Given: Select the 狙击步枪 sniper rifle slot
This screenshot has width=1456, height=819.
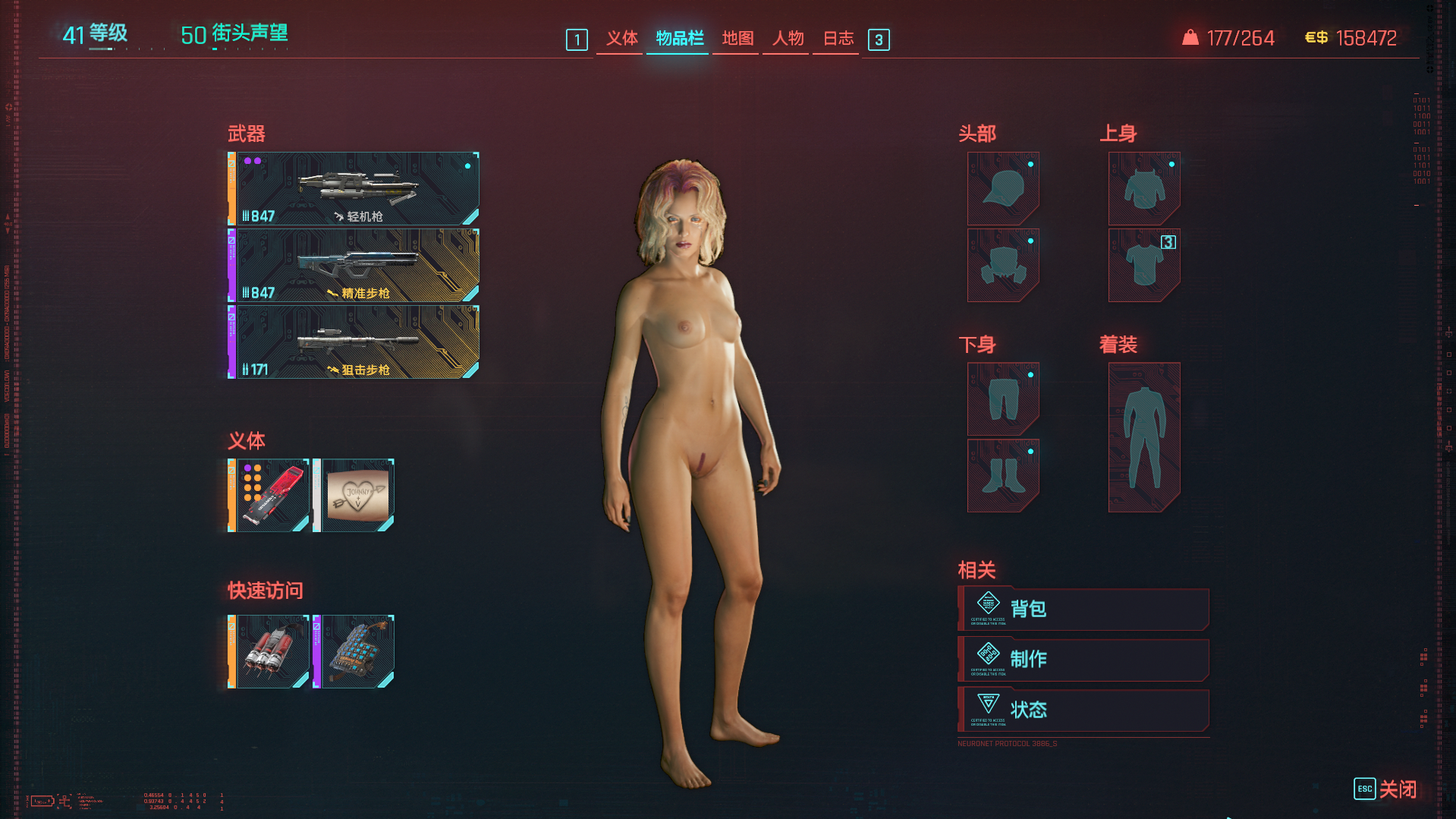Looking at the screenshot, I should [x=355, y=342].
